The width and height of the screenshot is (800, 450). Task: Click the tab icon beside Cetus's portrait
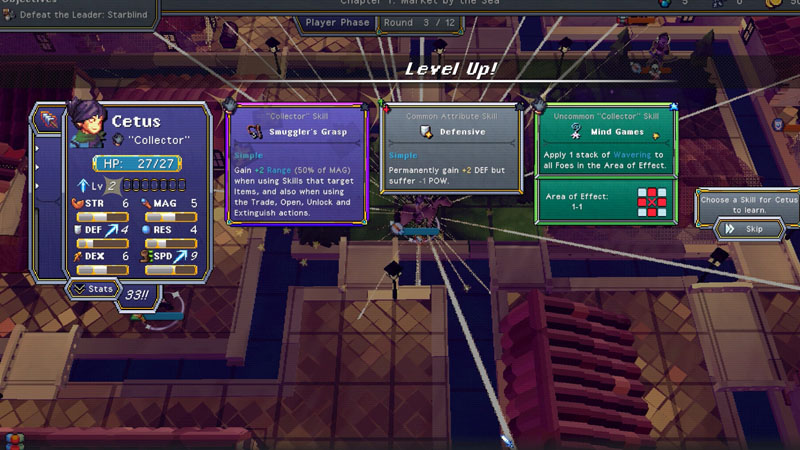[48, 120]
